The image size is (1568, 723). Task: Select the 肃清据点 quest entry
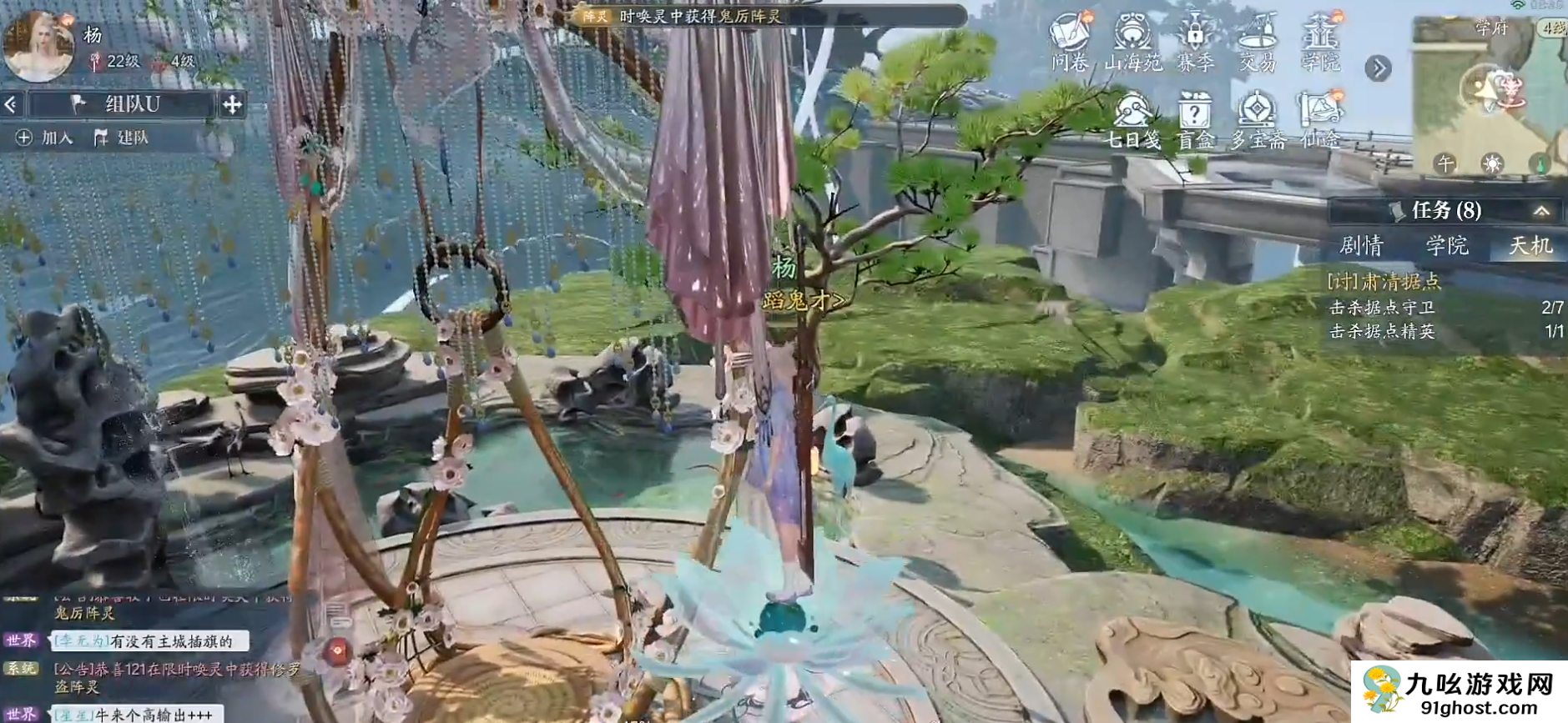pos(1385,282)
